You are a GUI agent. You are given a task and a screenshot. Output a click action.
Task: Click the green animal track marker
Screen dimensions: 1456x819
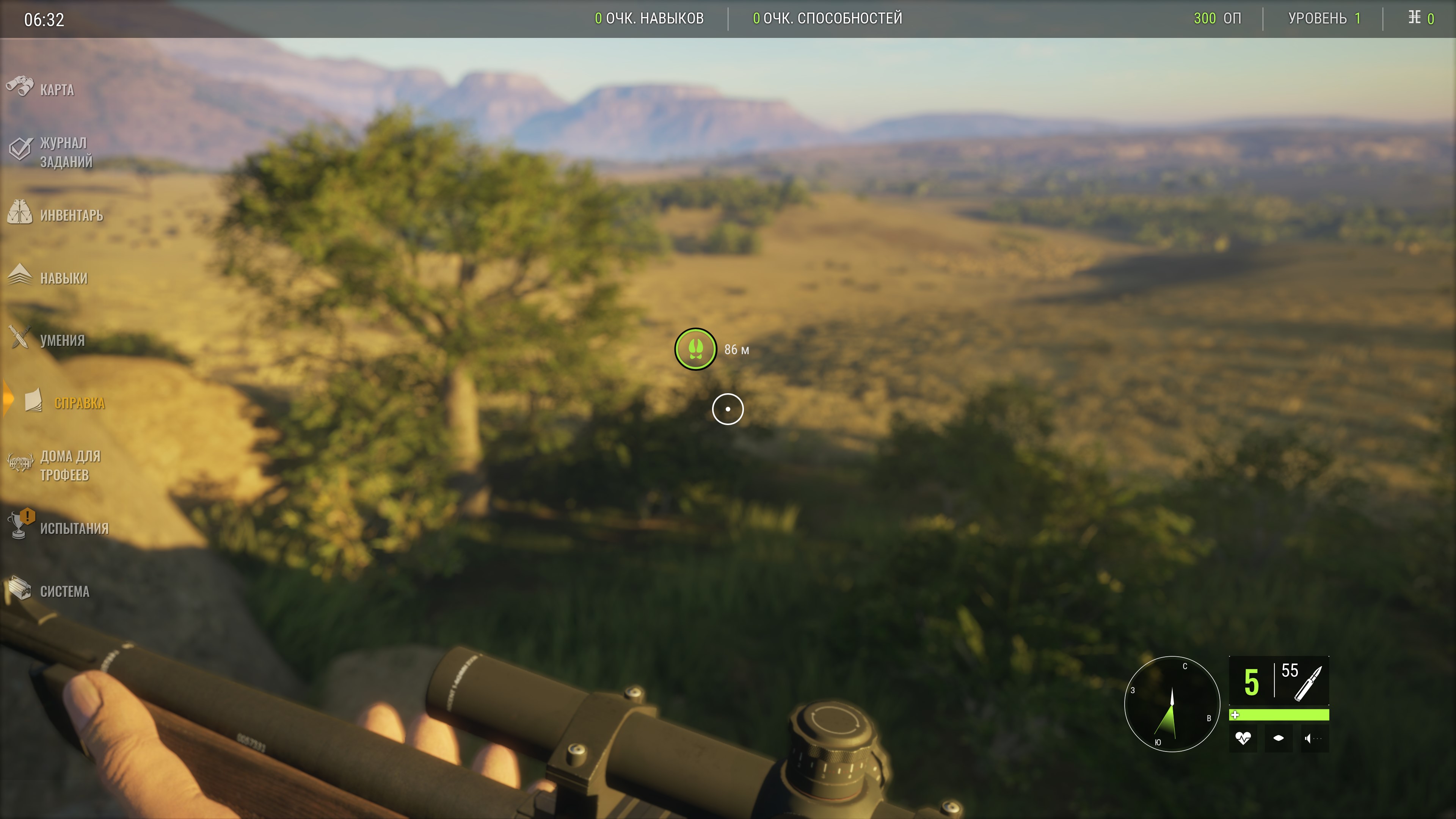695,349
